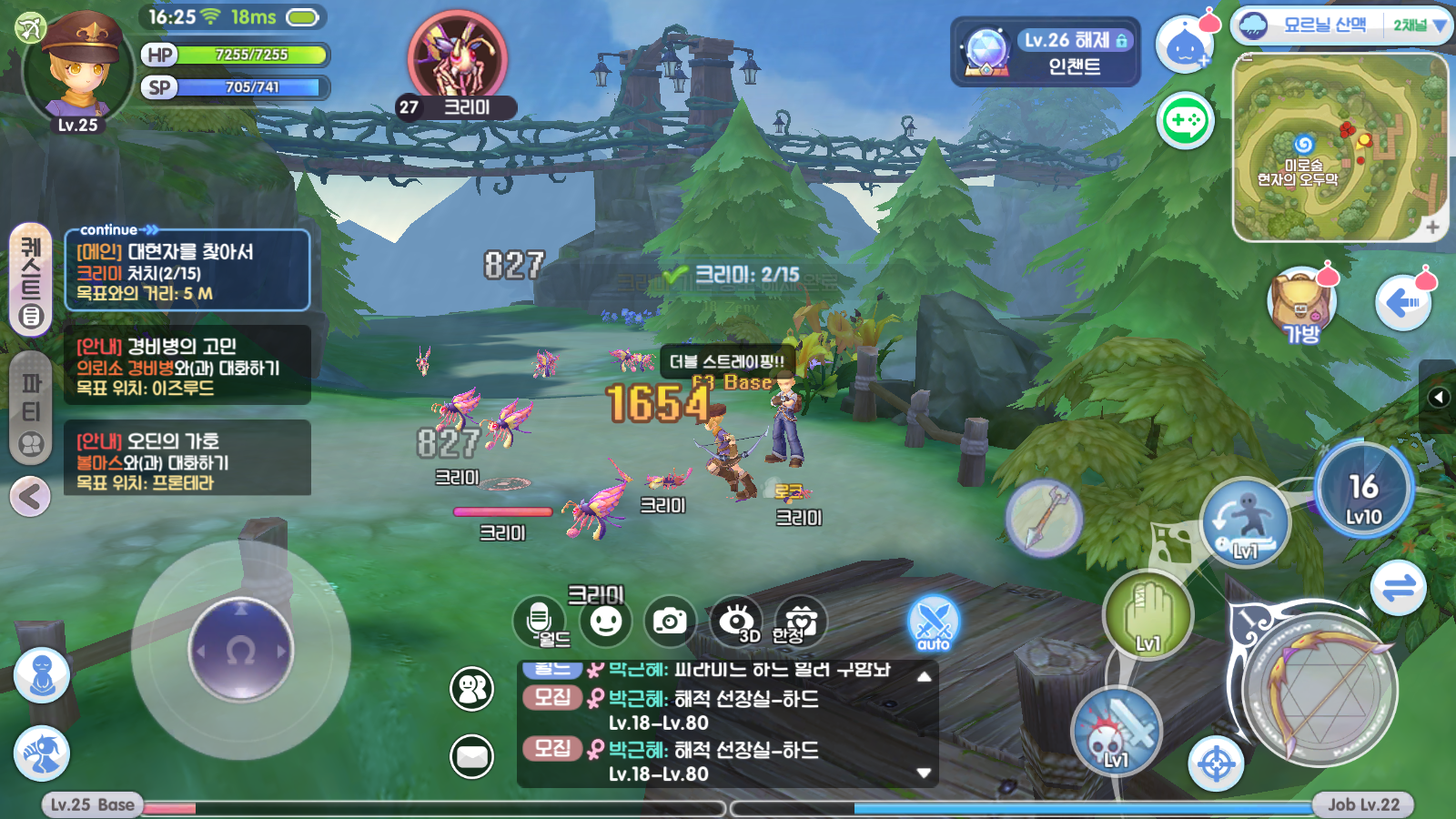1456x819 pixels.
Task: Select the 크리미 target portrait
Action: pos(457,58)
